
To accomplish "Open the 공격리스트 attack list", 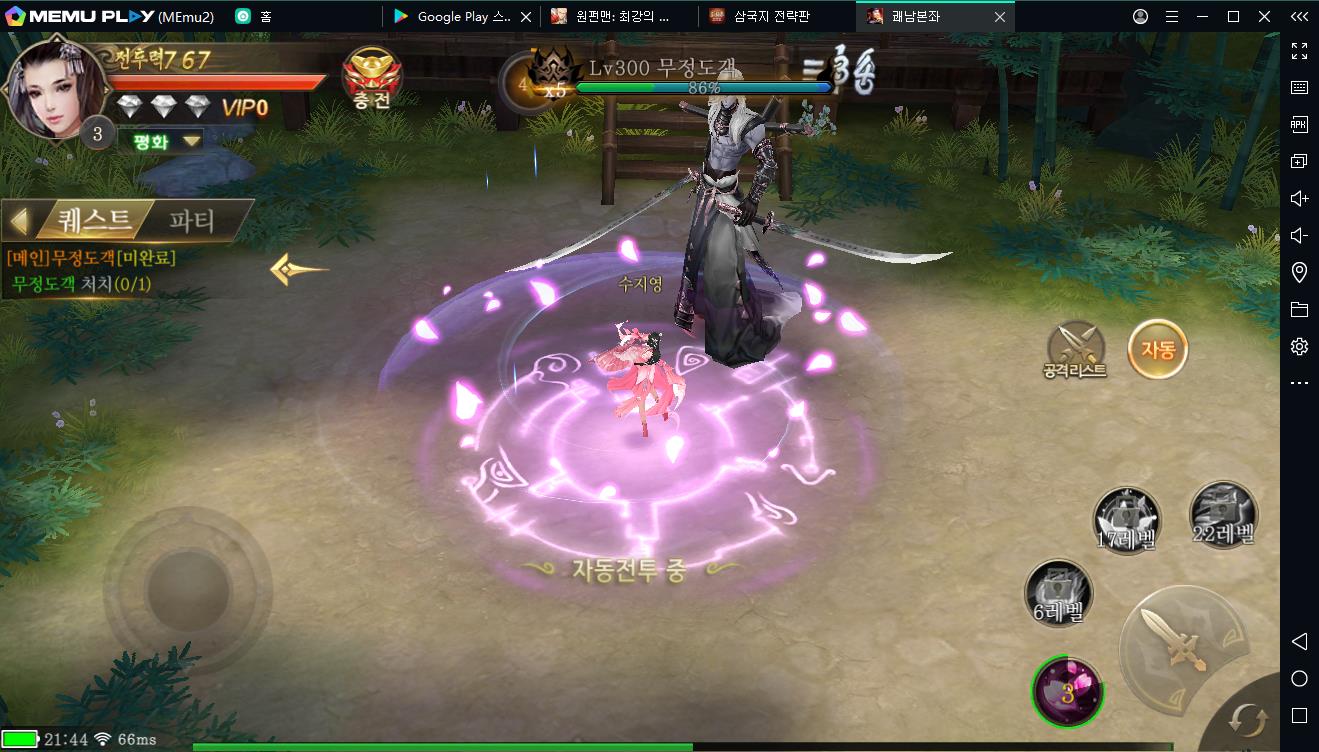I will tap(1075, 350).
